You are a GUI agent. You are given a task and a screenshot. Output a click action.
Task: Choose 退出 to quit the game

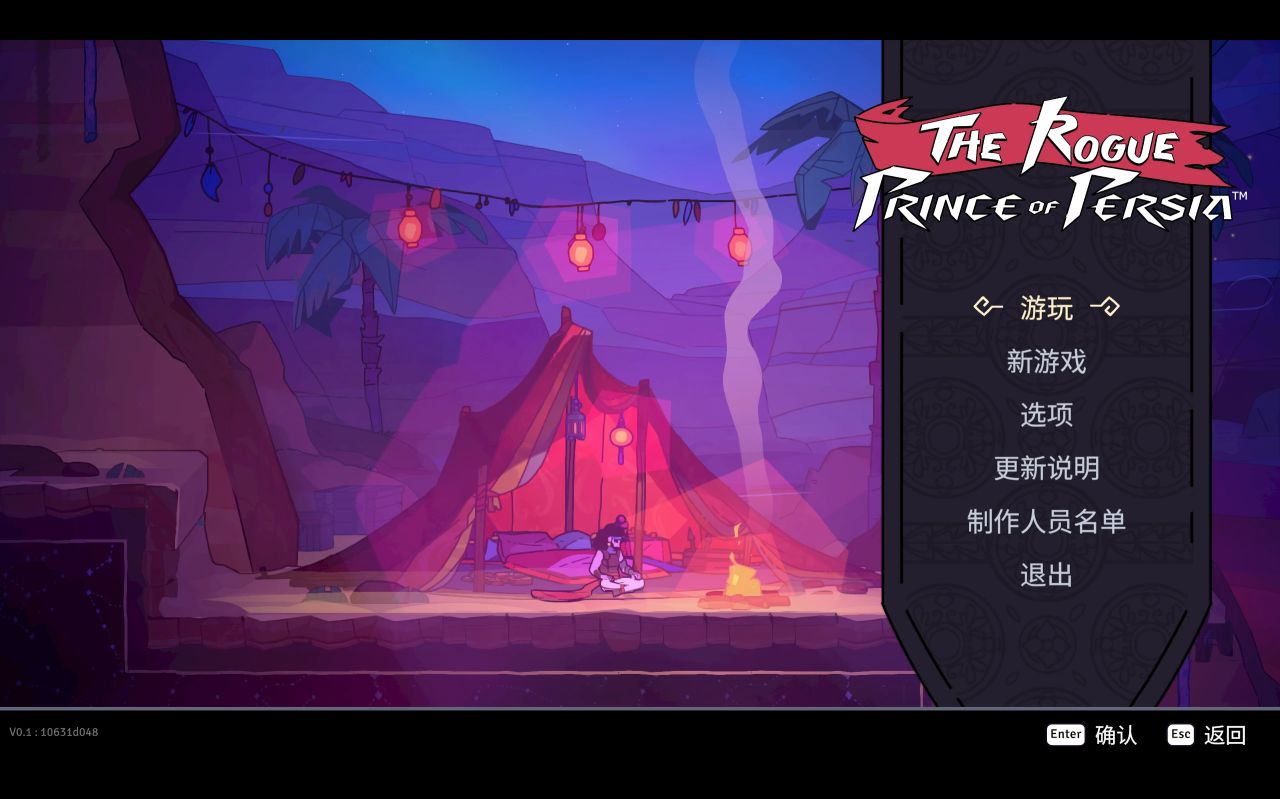(1045, 574)
